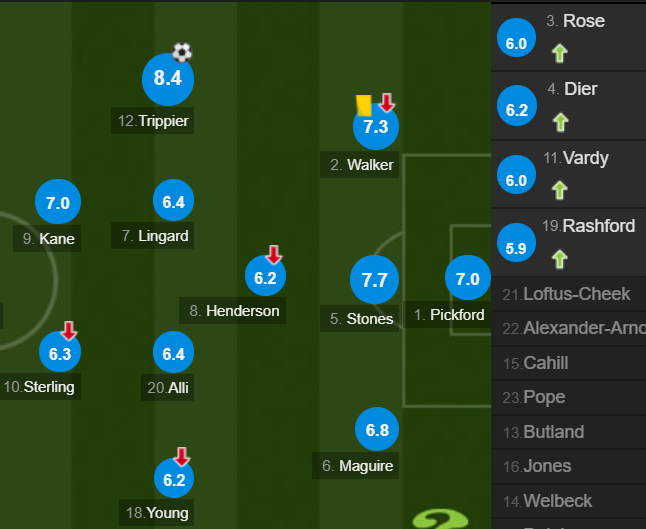Image resolution: width=646 pixels, height=529 pixels.
Task: Select Alli's 6.4 rating bubble
Action: pyautogui.click(x=174, y=353)
